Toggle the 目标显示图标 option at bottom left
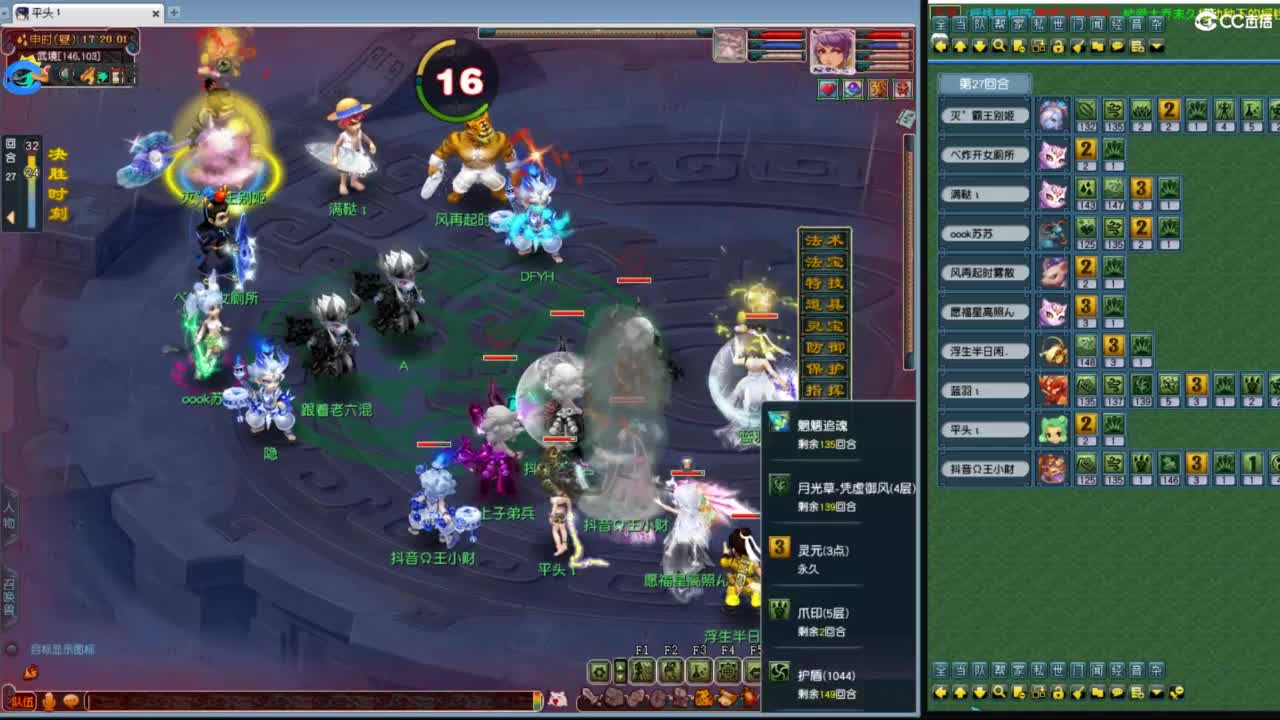The width and height of the screenshot is (1280, 720). click(x=62, y=649)
